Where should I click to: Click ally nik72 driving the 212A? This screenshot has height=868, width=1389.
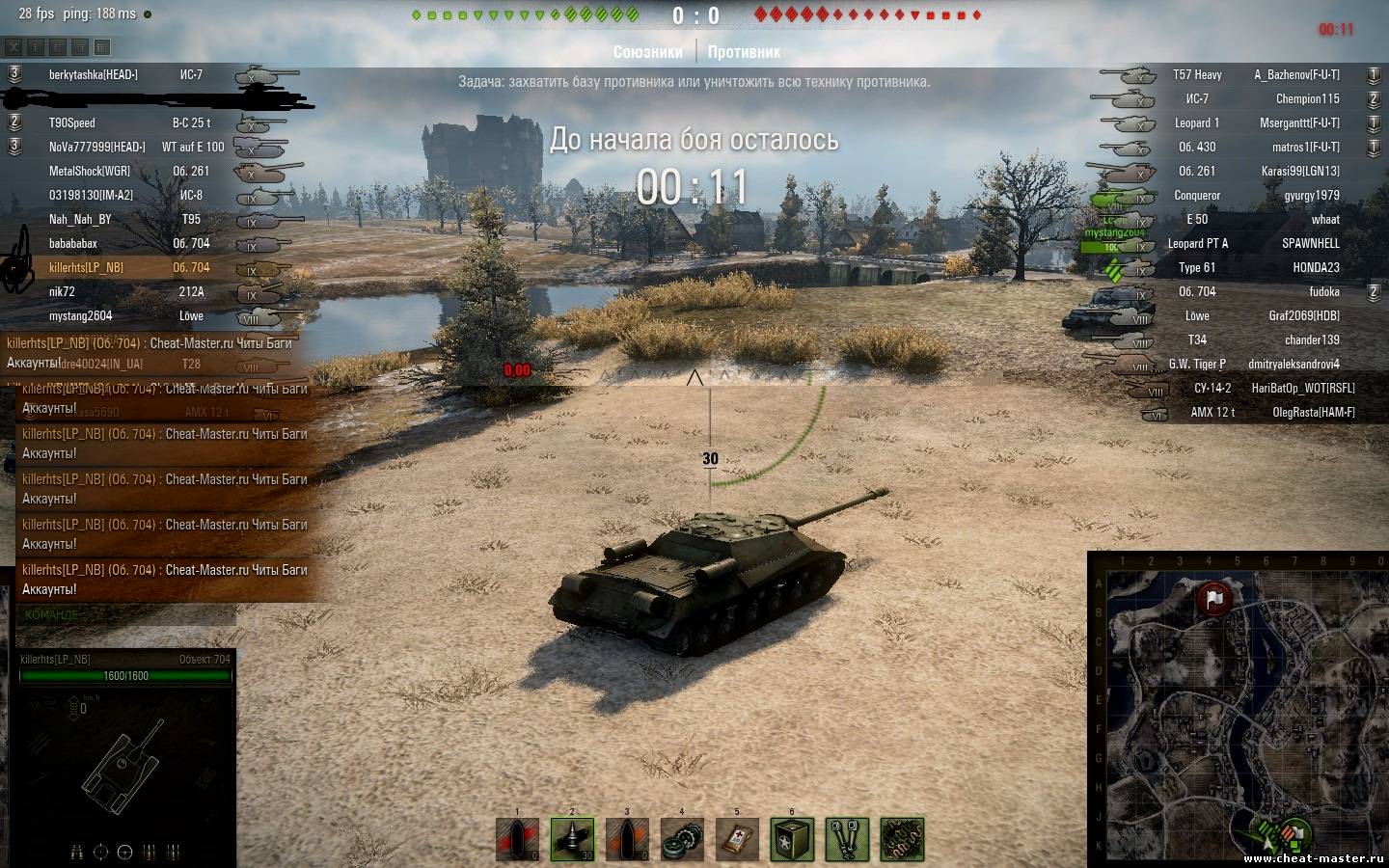click(63, 292)
